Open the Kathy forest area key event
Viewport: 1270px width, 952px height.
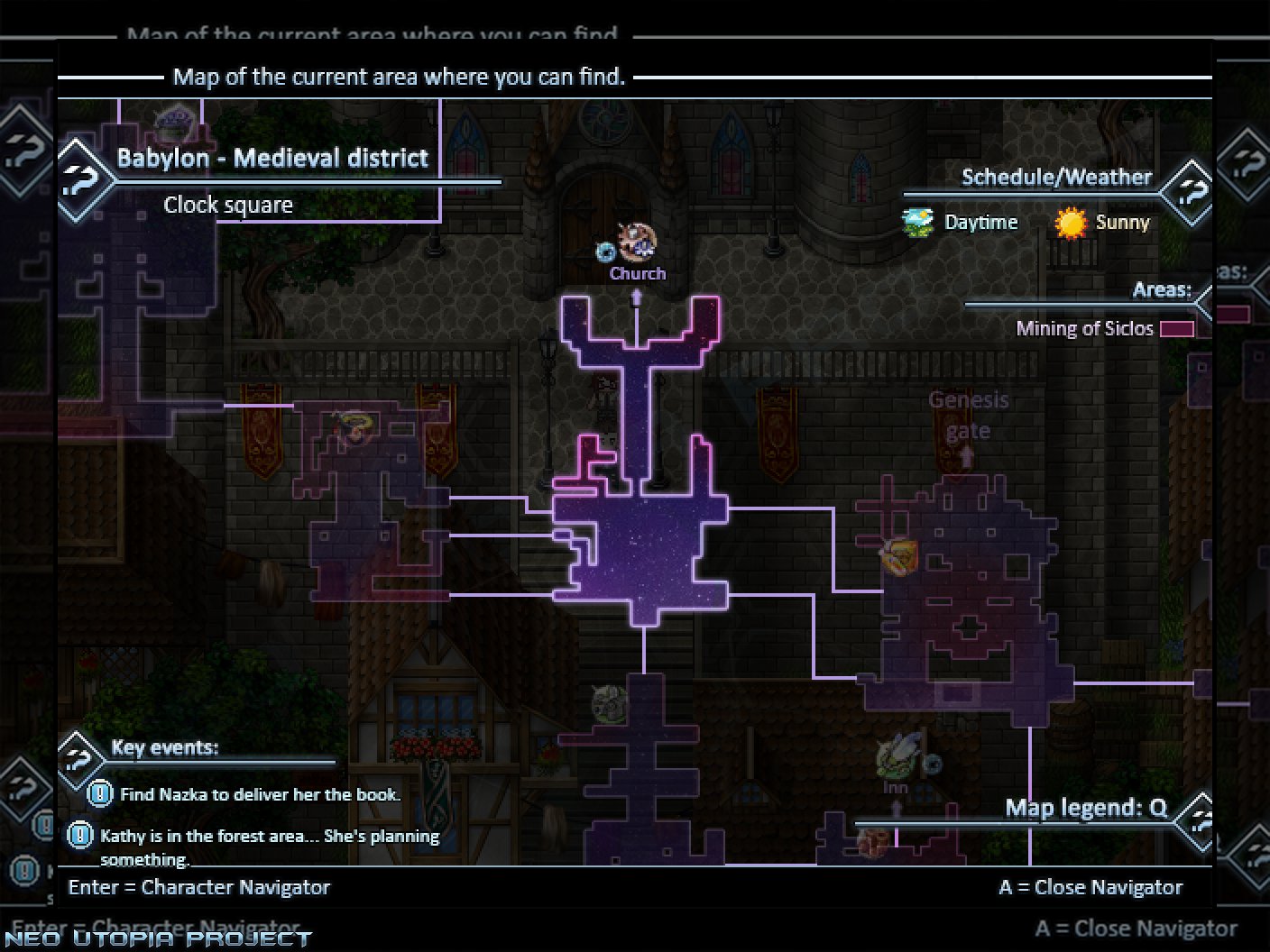point(269,837)
